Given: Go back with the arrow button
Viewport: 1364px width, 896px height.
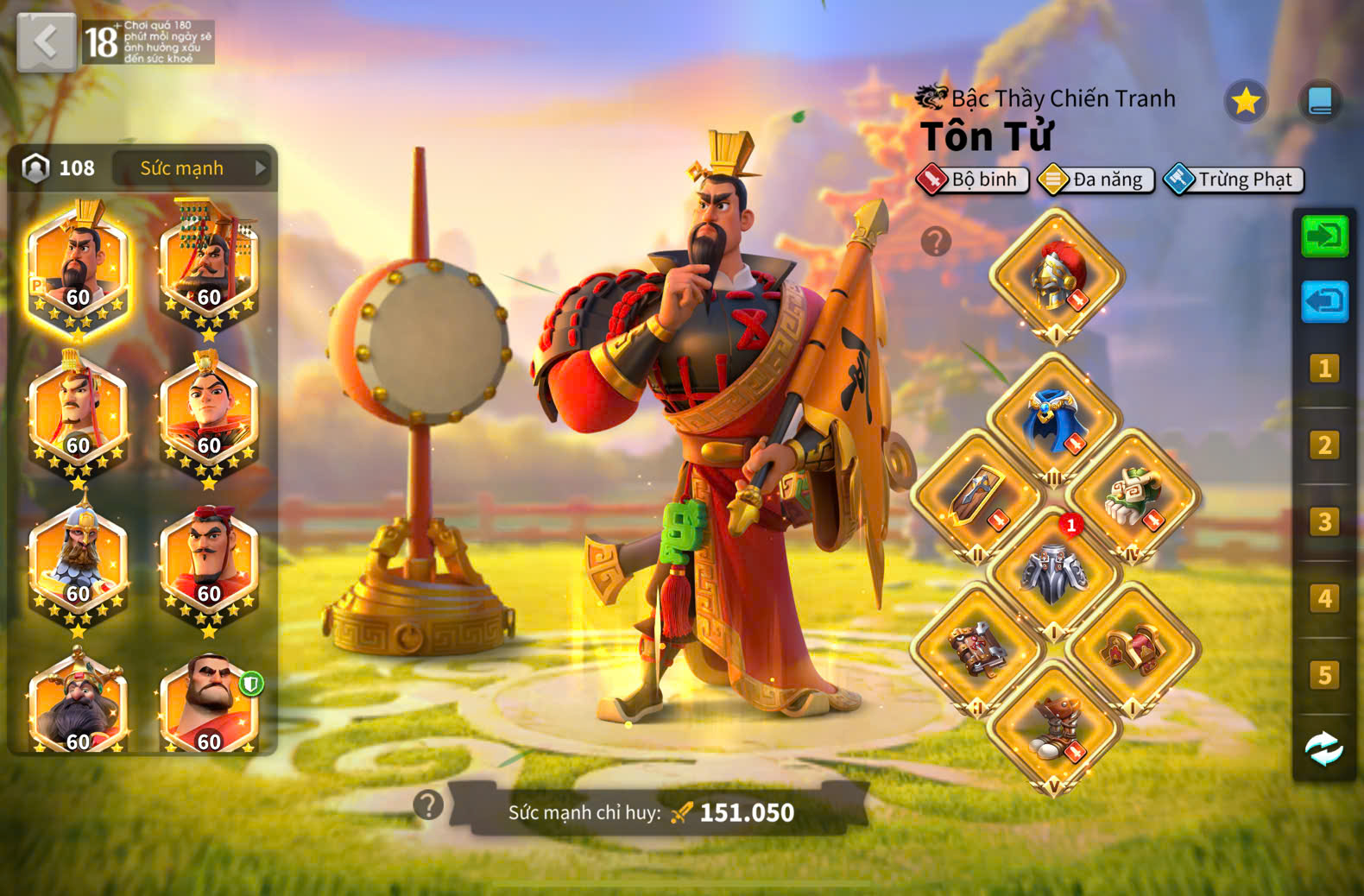Looking at the screenshot, I should click(x=46, y=41).
